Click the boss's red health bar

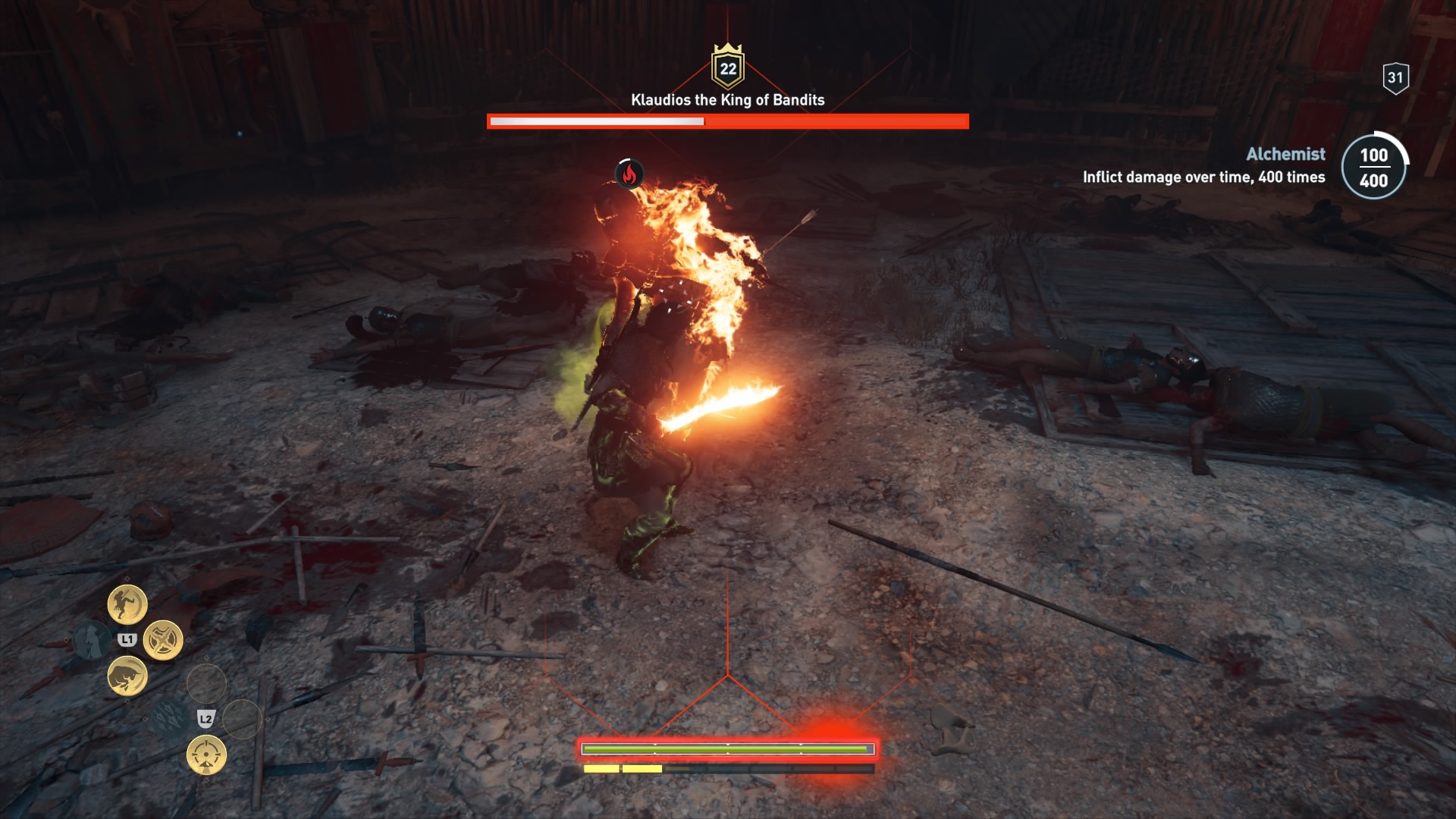click(727, 120)
